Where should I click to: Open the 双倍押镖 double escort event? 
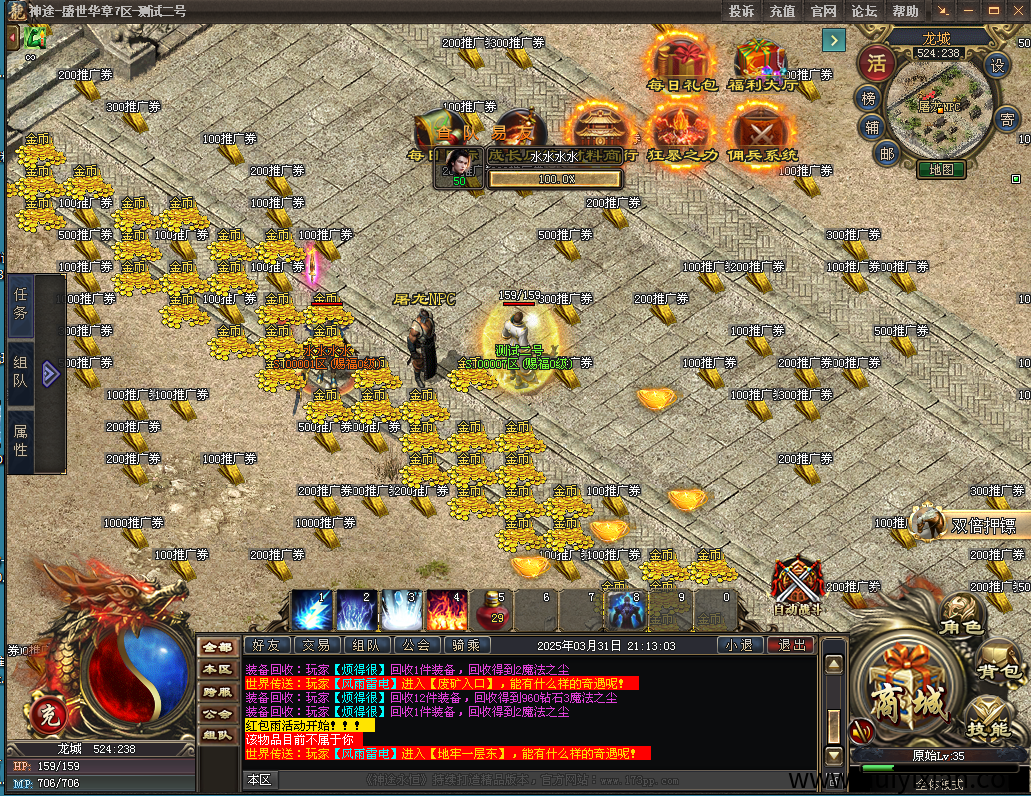982,525
